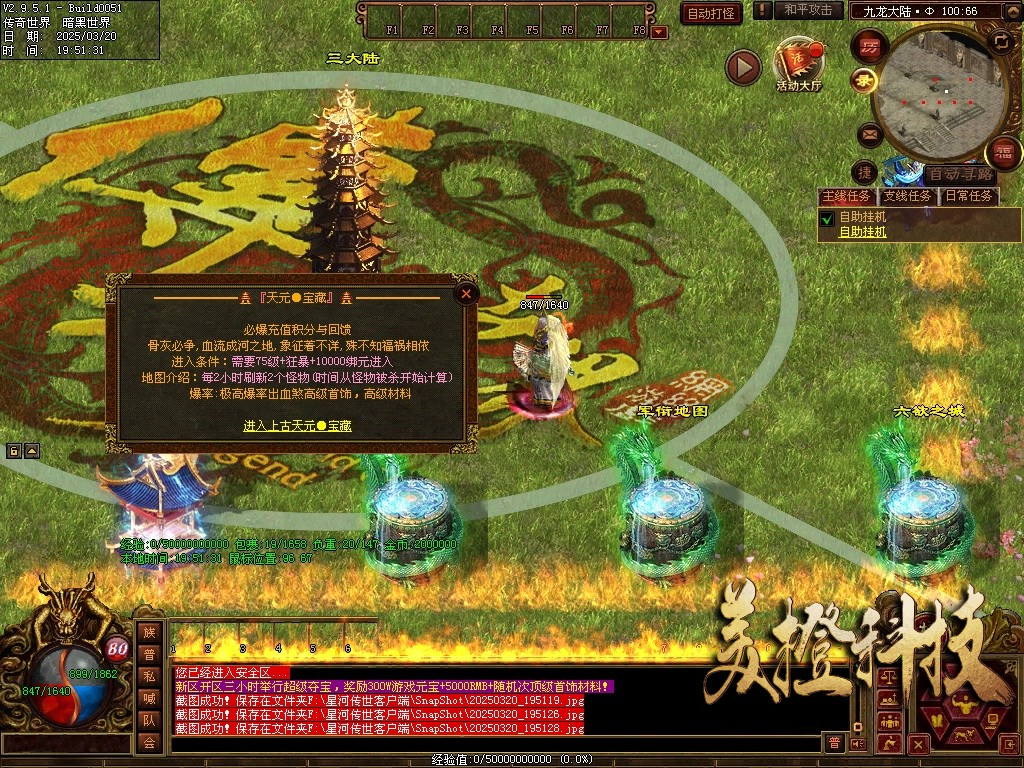Toggle the 自动打怪 auto-fight button
Viewport: 1024px width, 768px height.
pyautogui.click(x=712, y=13)
